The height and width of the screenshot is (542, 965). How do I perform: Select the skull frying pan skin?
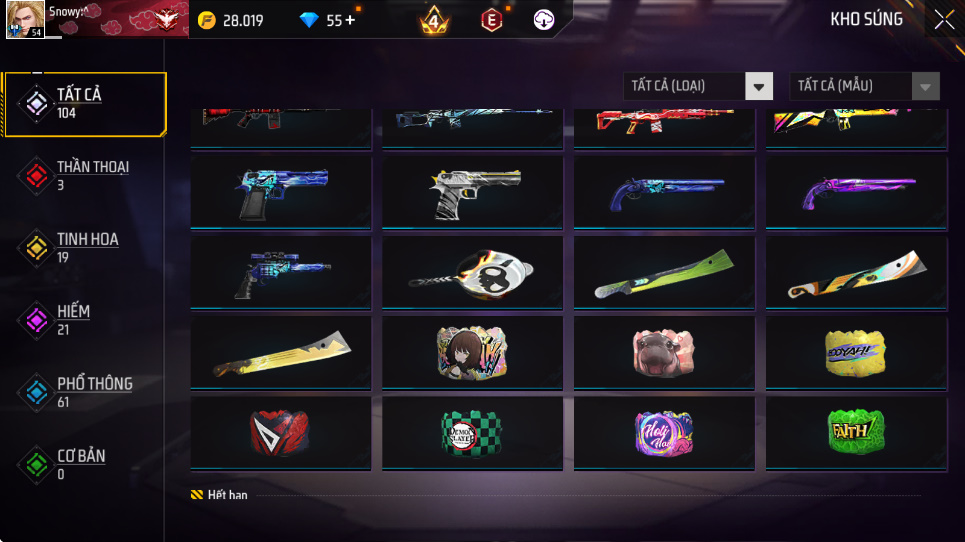(x=469, y=271)
